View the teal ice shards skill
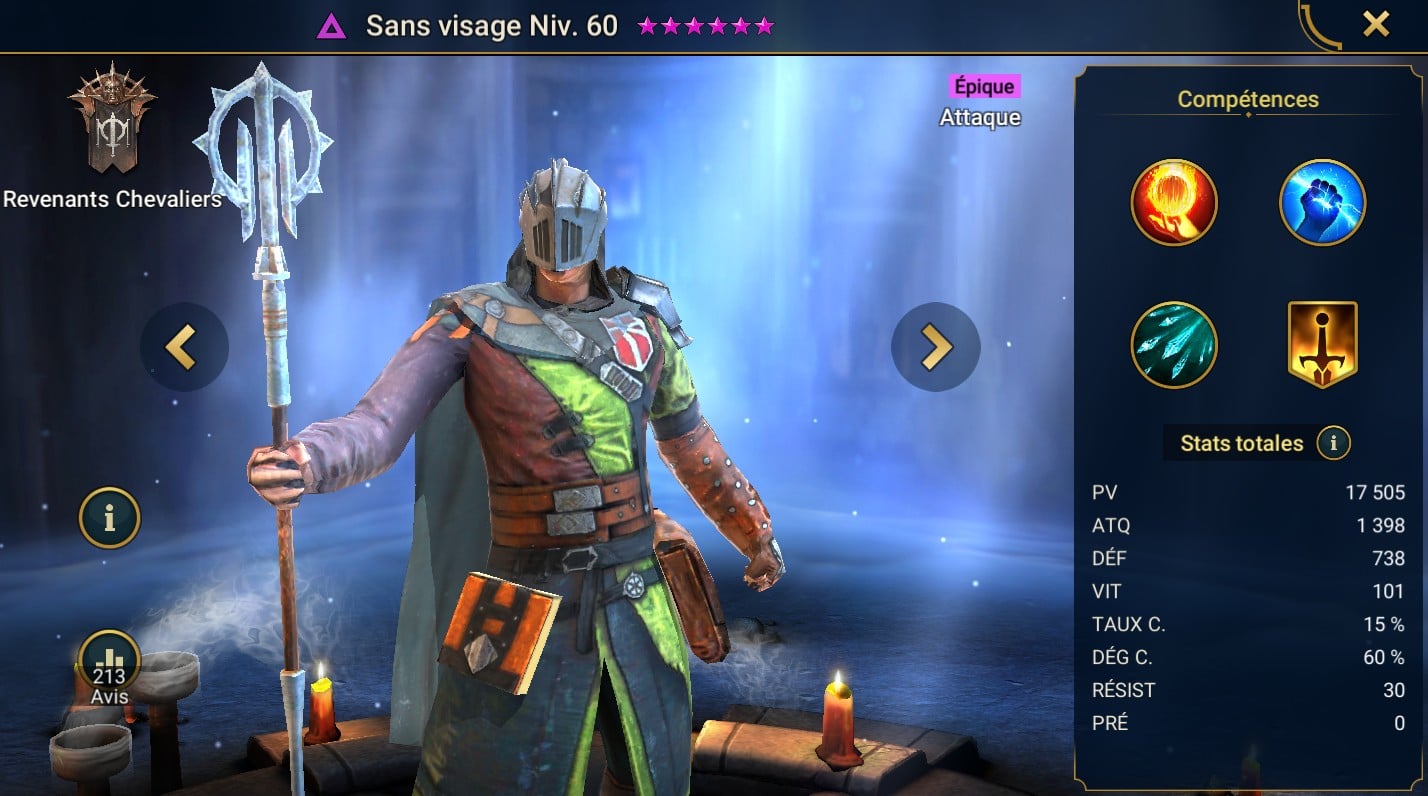 1174,345
